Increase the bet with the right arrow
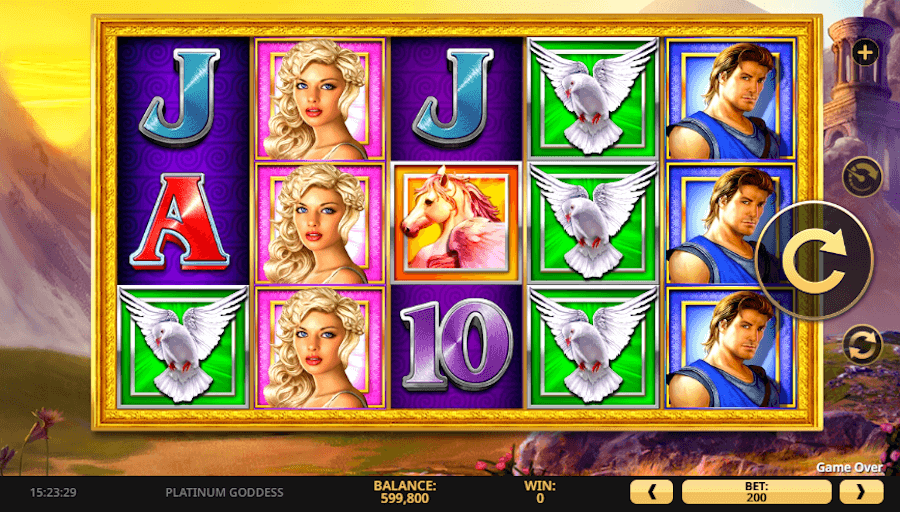The height and width of the screenshot is (512, 900). pos(861,491)
